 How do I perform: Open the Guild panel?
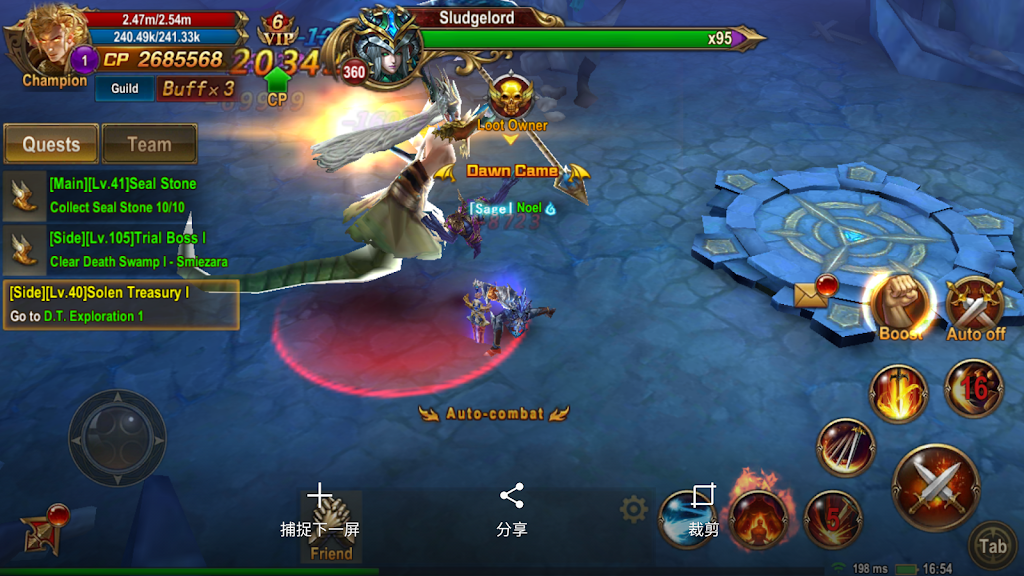(x=125, y=89)
